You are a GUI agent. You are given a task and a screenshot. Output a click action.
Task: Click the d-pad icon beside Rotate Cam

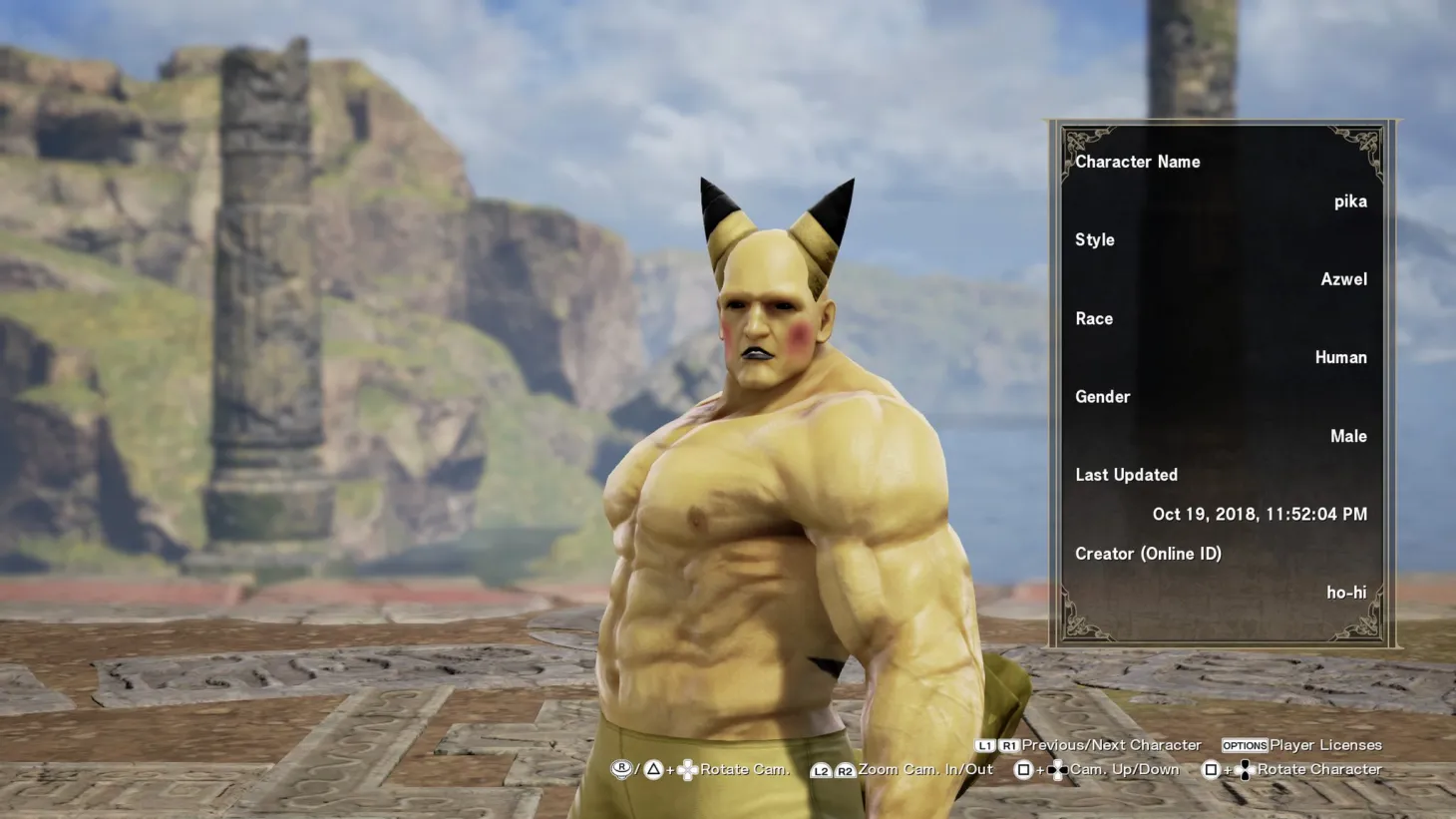688,768
